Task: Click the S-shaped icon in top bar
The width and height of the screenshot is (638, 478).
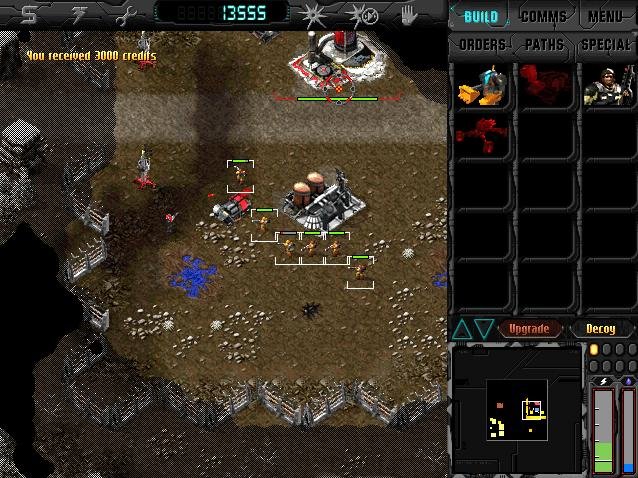Action: (x=29, y=14)
